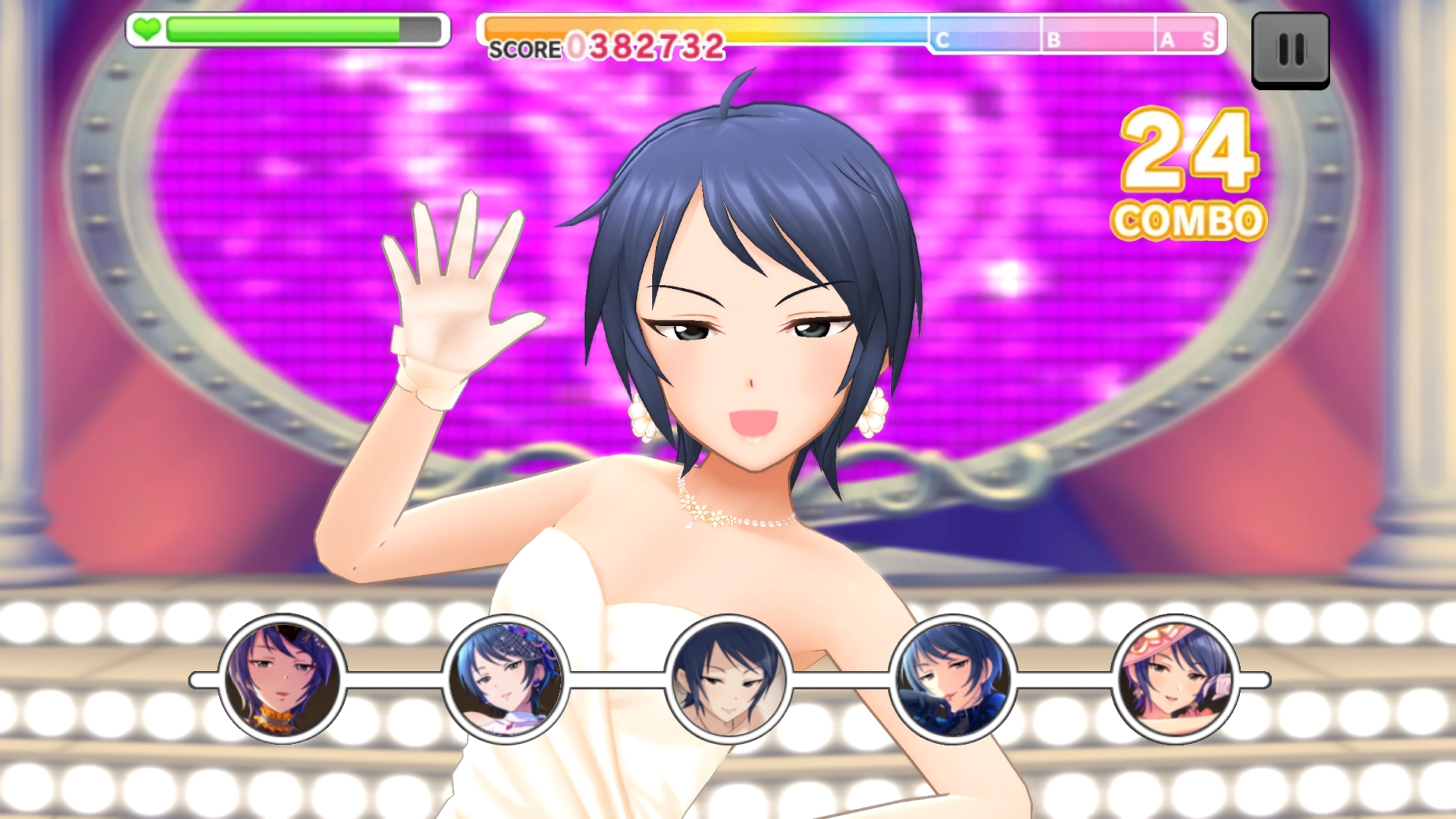
Task: Tap the idol icon wearing a veiled headpiece
Action: [x=505, y=679]
